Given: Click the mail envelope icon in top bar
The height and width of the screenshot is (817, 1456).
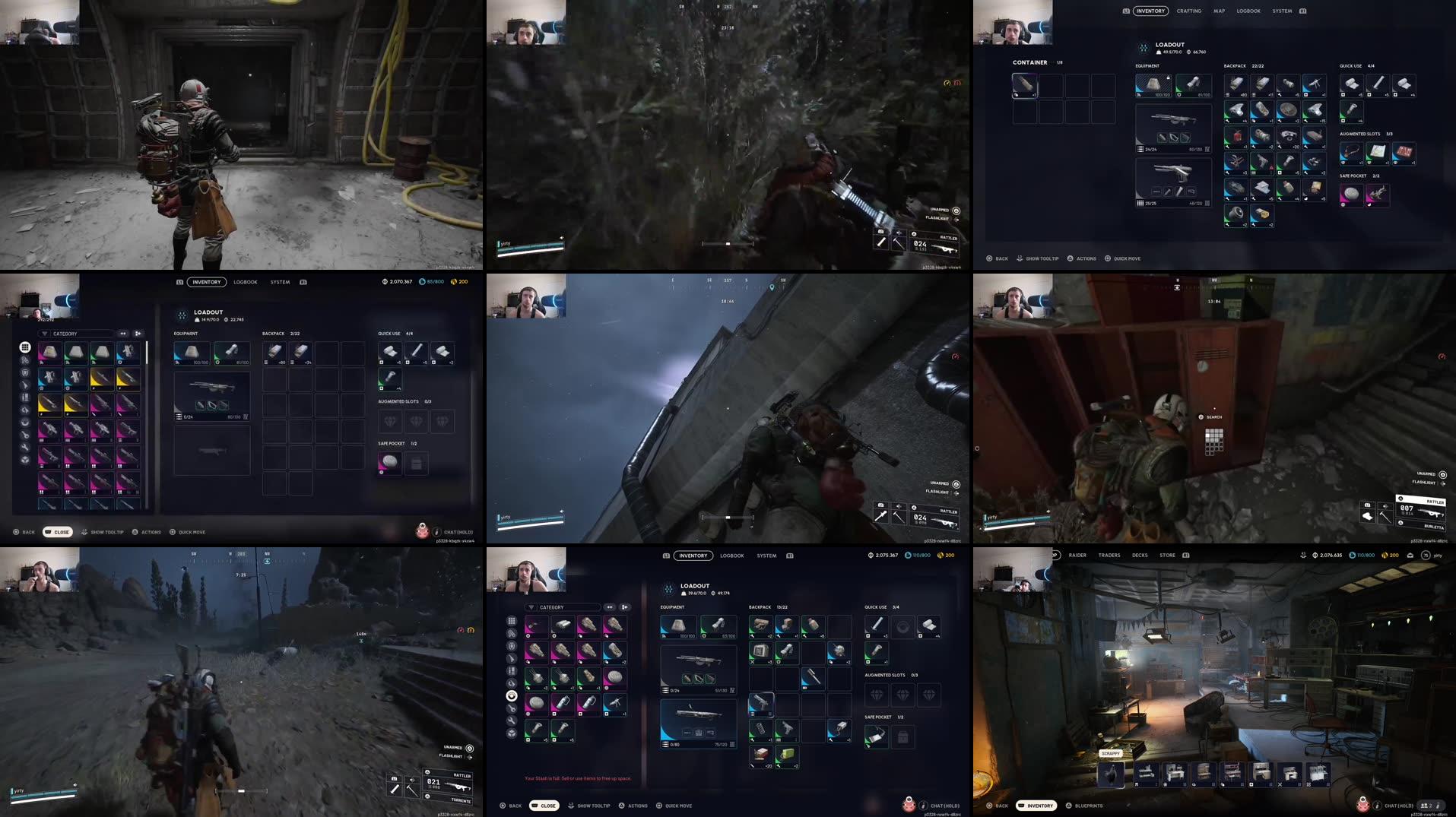Looking at the screenshot, I should click(1410, 556).
